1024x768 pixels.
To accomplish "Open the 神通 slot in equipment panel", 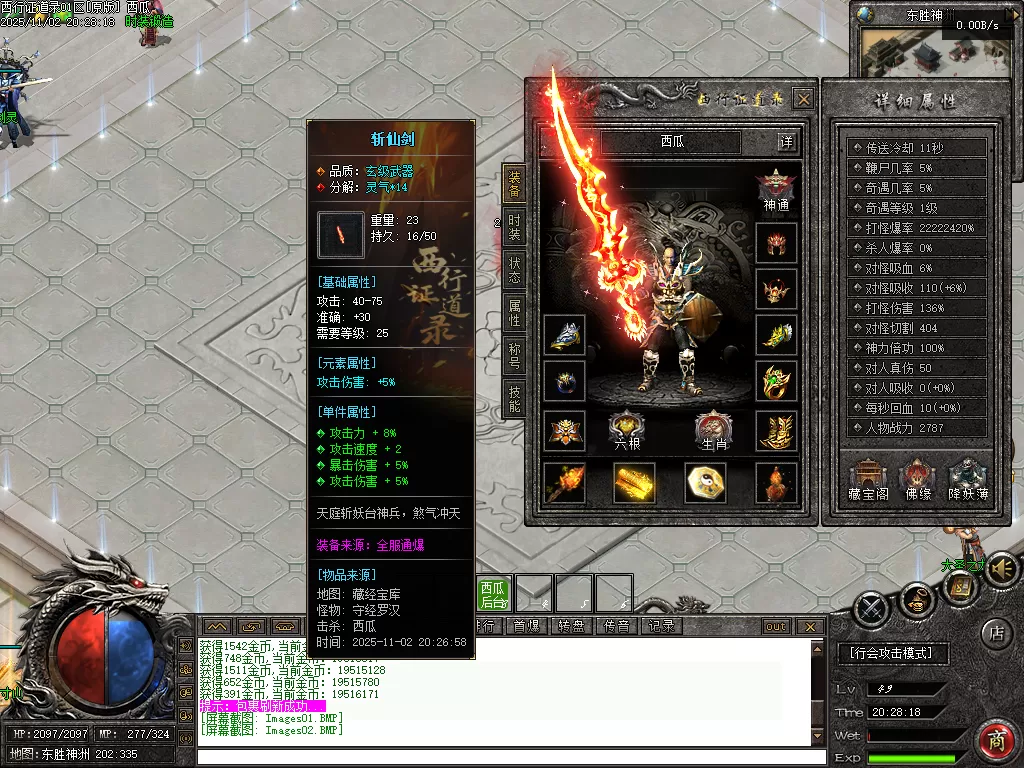I will click(776, 190).
